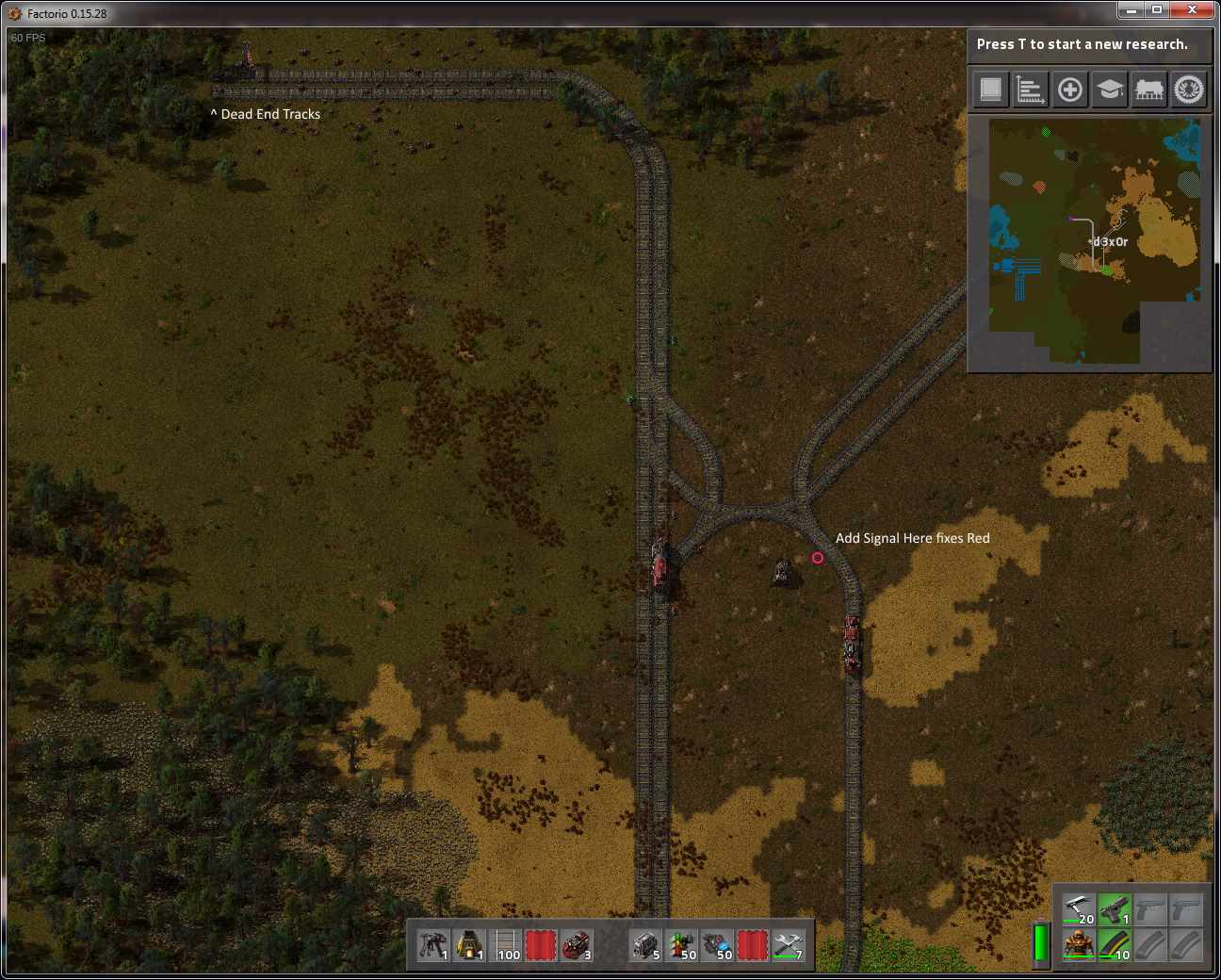Viewport: 1221px width, 980px height.
Task: Click the player marker d3x0r on minimap
Action: coord(1107,241)
